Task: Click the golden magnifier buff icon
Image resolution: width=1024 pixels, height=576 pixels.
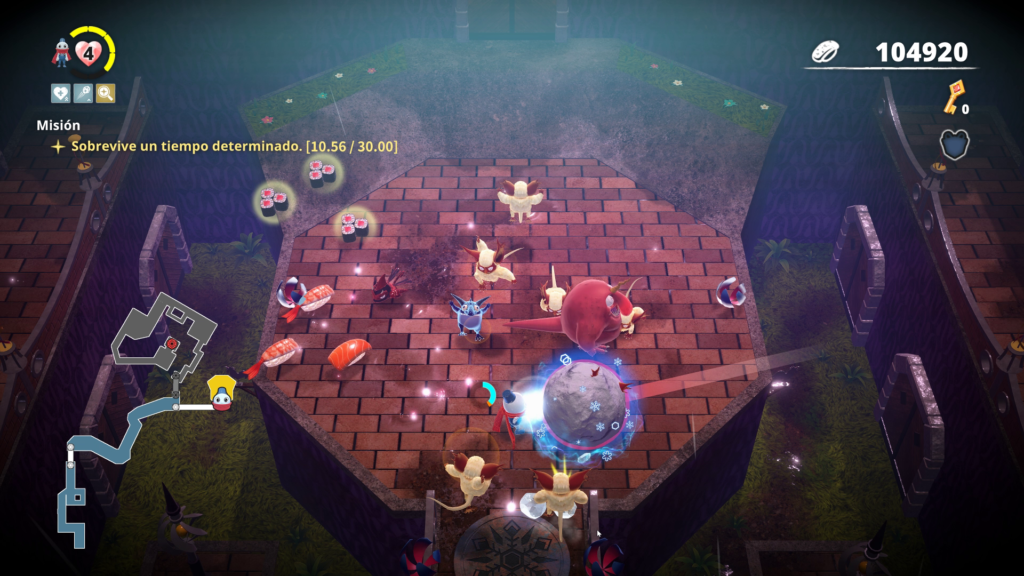Action: pyautogui.click(x=105, y=93)
